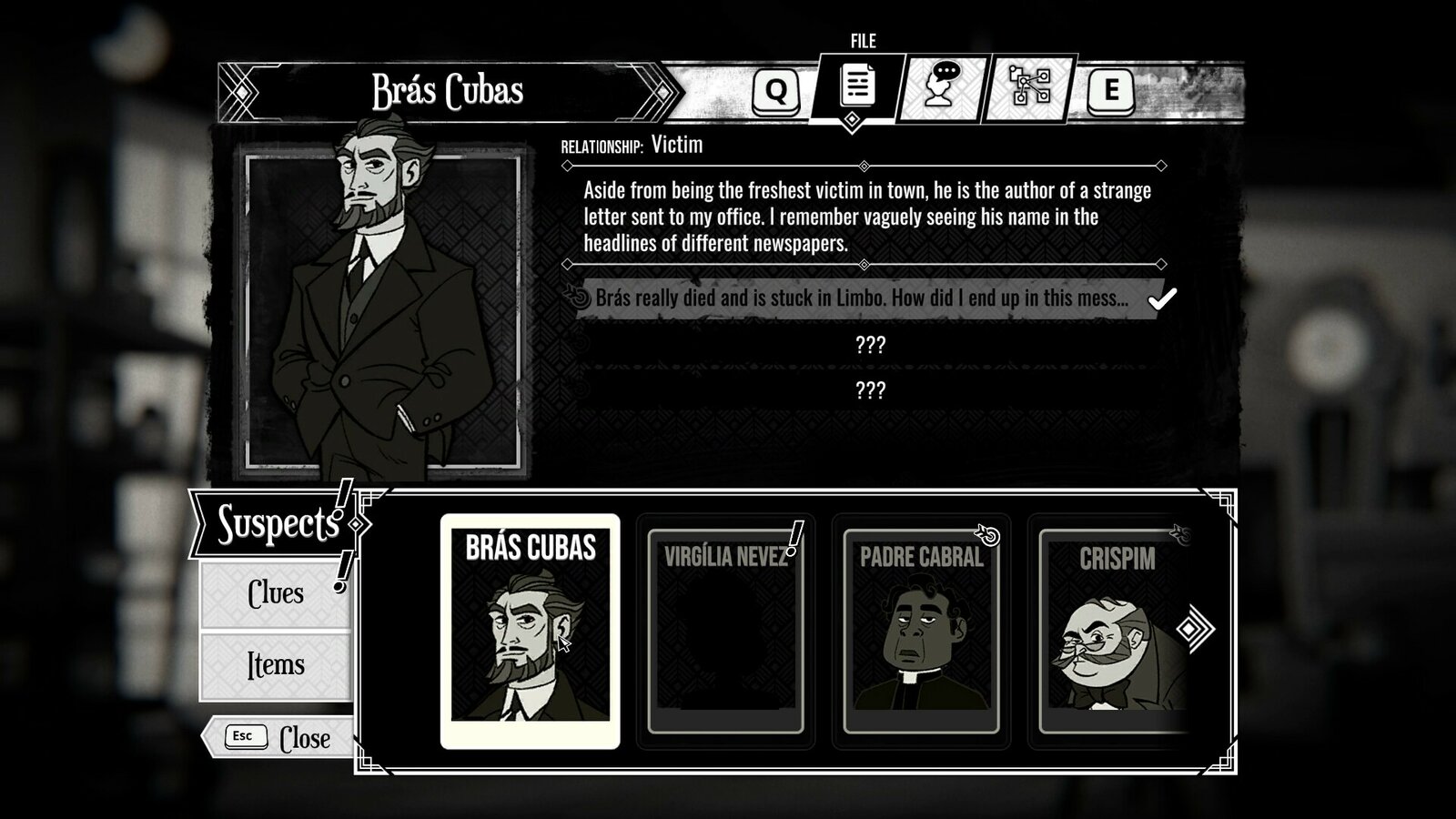1456x819 pixels.
Task: Click the swirl icon on Padre Cabral's card
Action: 988,536
